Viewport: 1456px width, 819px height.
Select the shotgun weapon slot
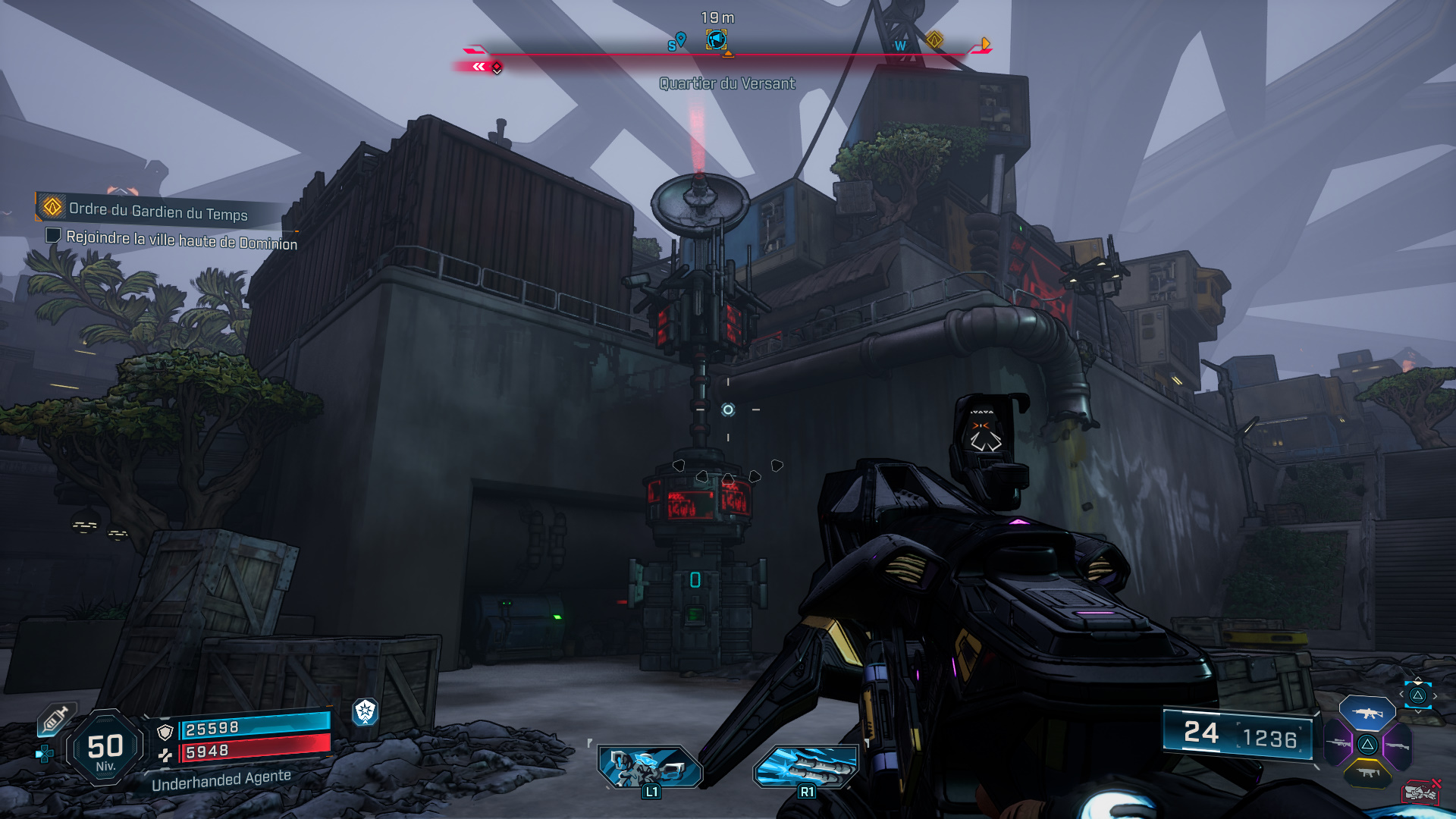point(1398,747)
